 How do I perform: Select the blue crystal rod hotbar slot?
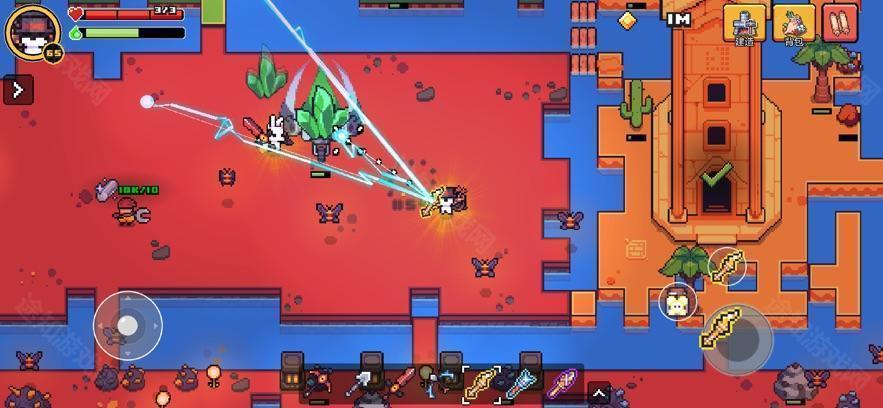click(520, 382)
